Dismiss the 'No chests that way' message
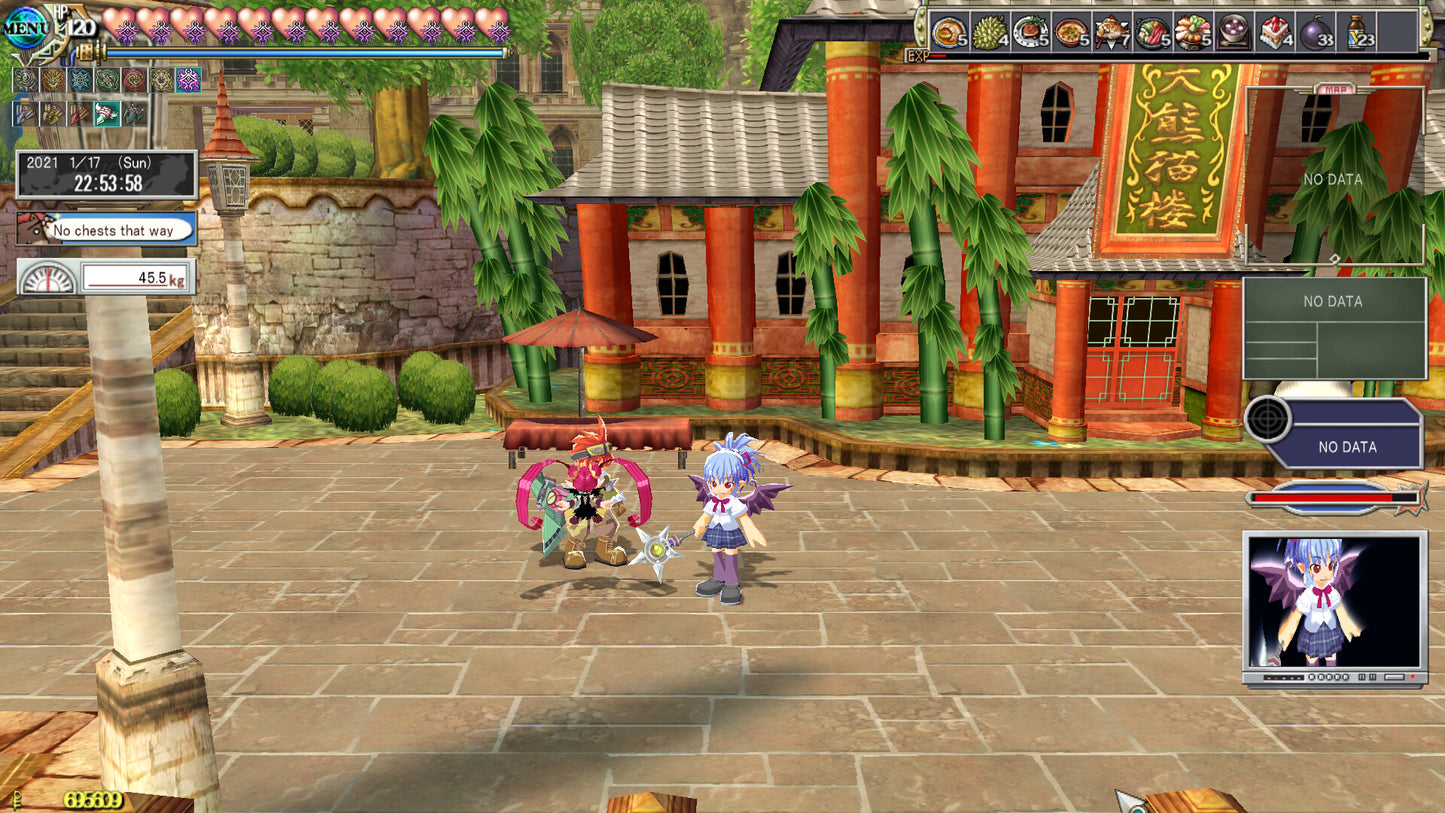This screenshot has height=813, width=1445. (x=105, y=229)
